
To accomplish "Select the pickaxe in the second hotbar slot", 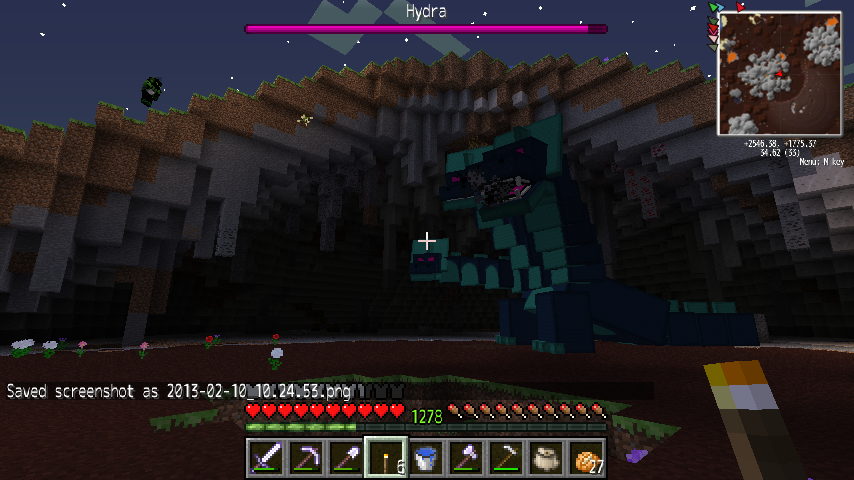I will tap(306, 458).
